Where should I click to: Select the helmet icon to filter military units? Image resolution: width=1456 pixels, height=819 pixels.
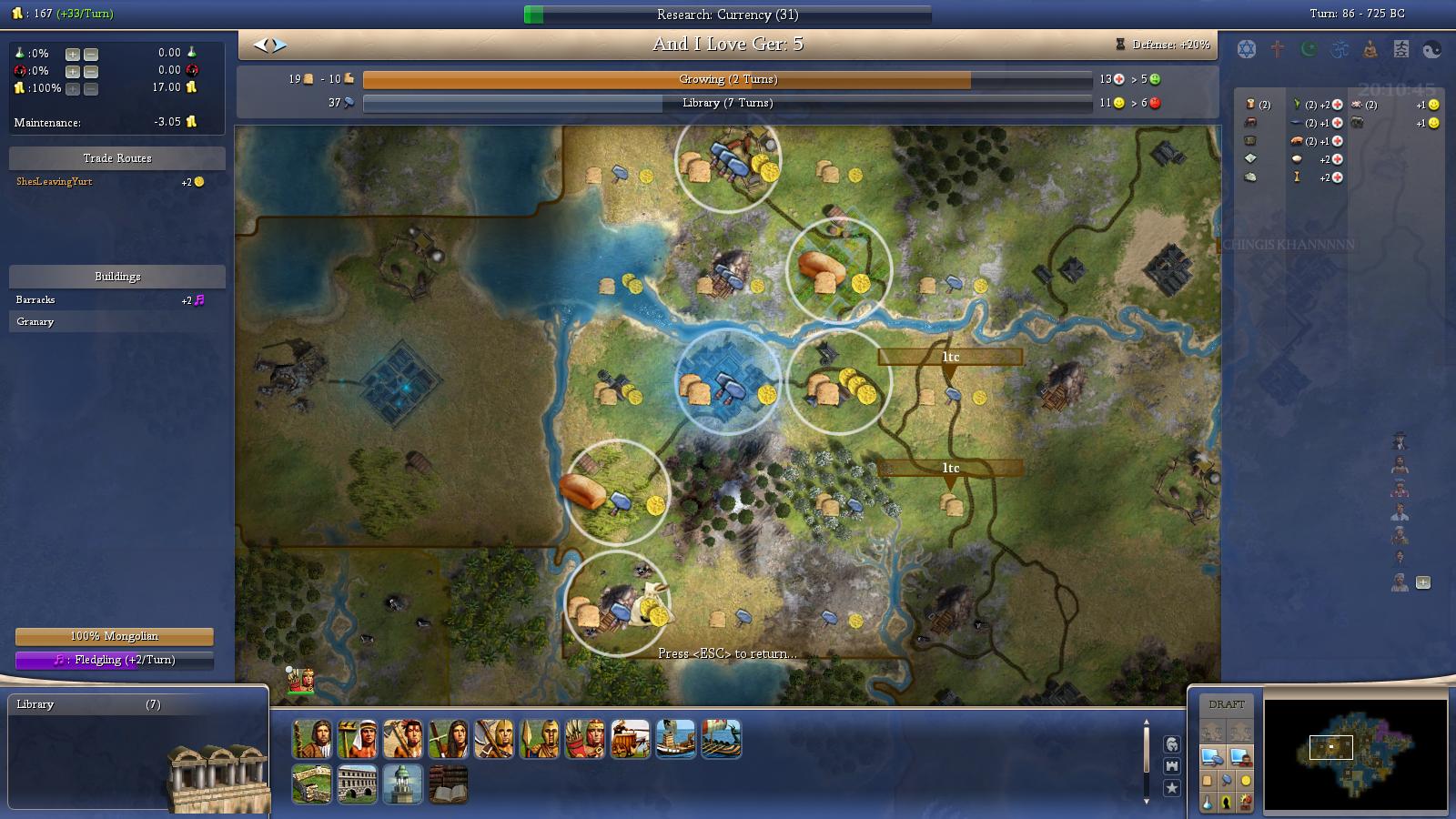coord(1172,745)
